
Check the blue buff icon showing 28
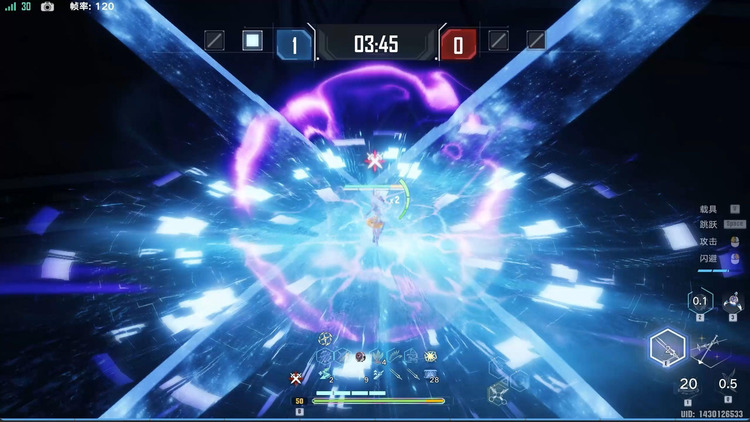pyautogui.click(x=431, y=375)
